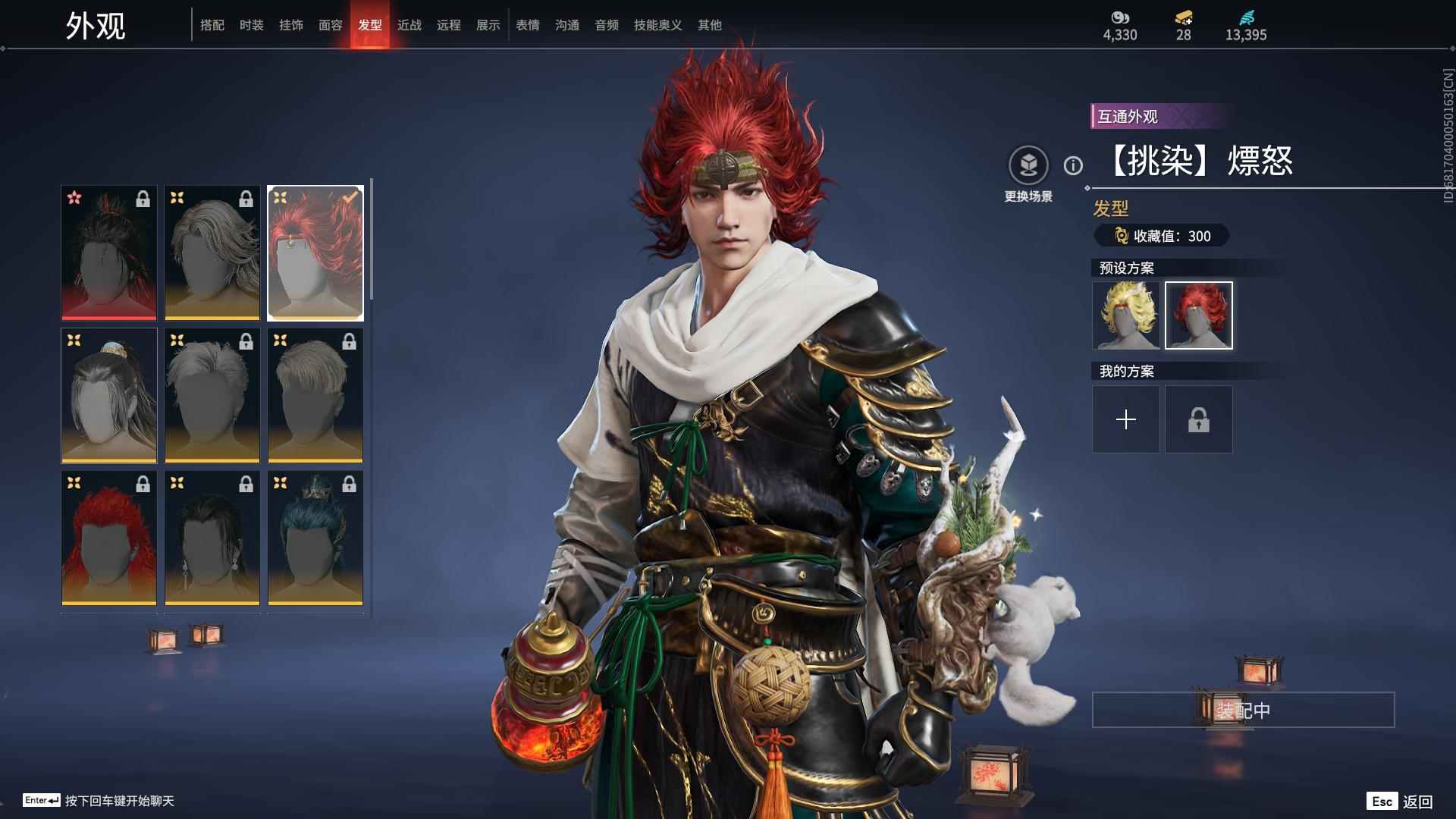
Task: Select the 技能奥义 tab
Action: (658, 25)
